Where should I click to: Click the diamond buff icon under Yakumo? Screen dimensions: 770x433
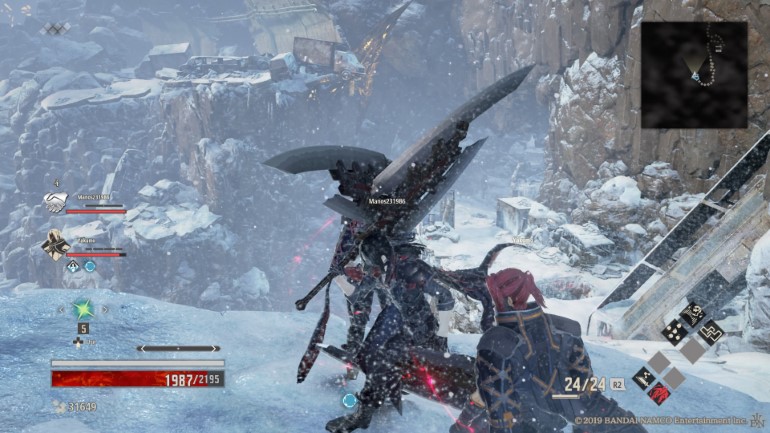click(x=73, y=266)
